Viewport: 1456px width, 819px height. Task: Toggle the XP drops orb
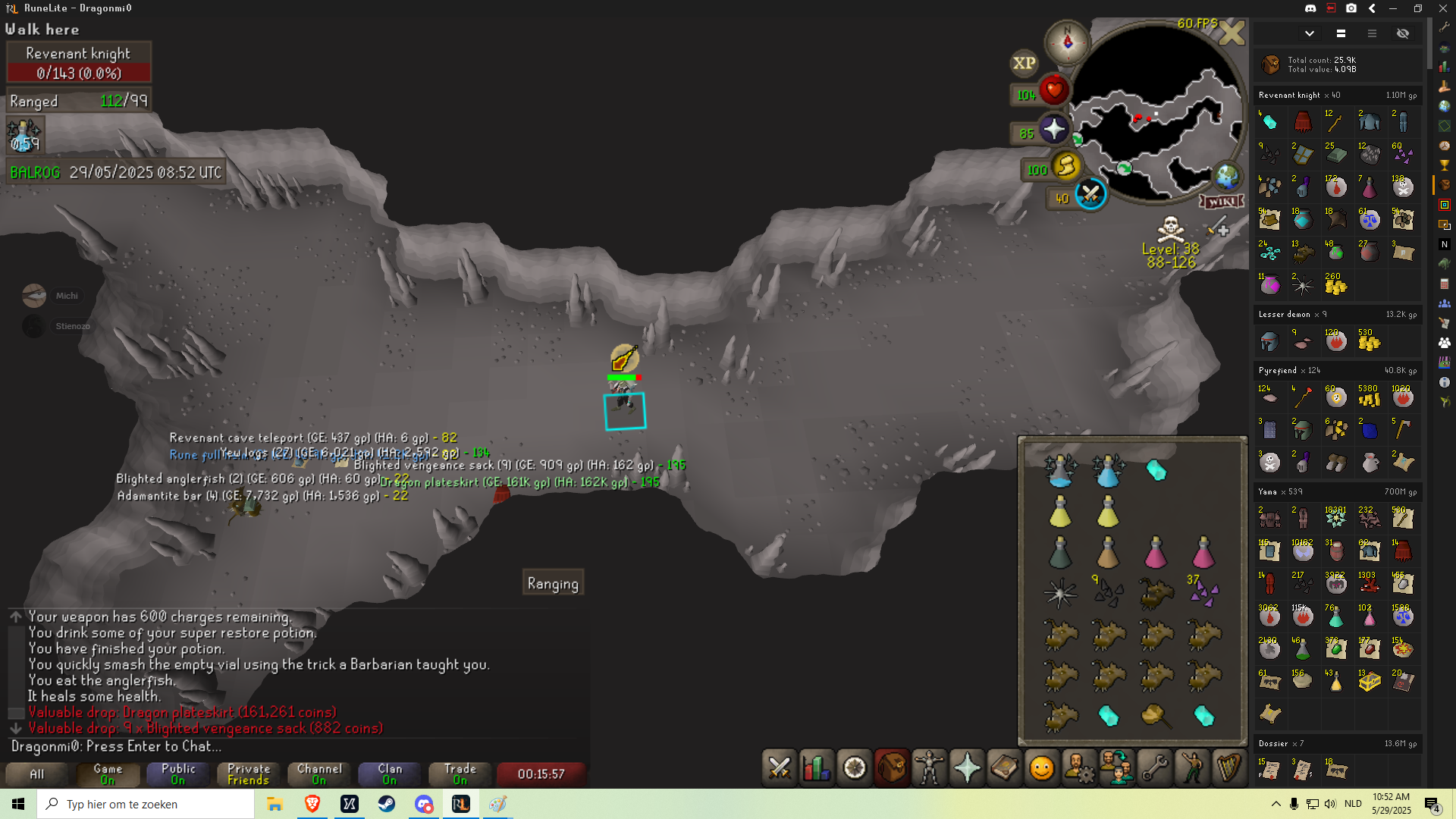(x=1024, y=64)
